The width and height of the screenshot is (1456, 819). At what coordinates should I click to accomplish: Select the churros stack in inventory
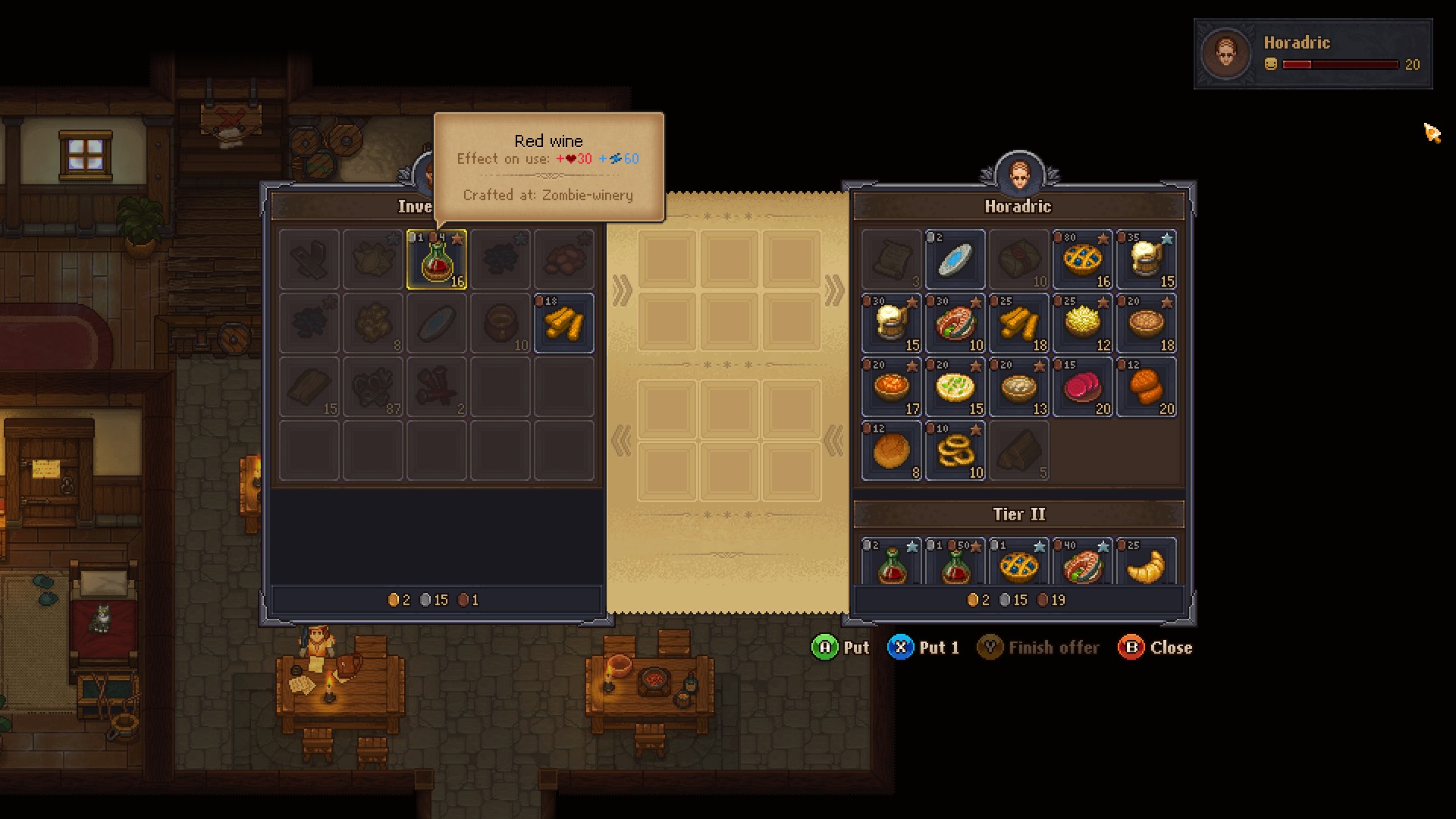click(564, 324)
